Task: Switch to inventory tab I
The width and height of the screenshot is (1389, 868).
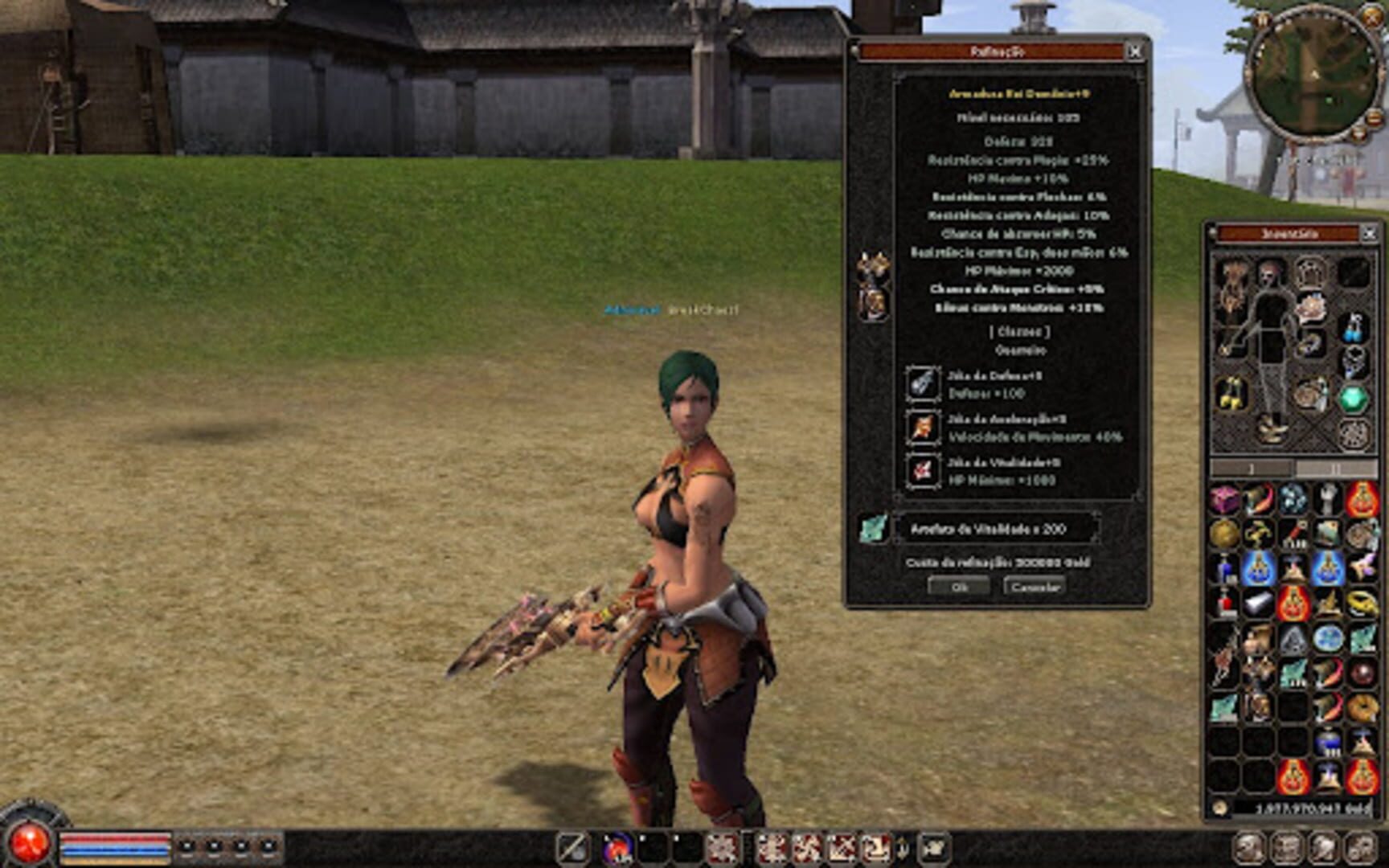Action: pyautogui.click(x=1250, y=466)
